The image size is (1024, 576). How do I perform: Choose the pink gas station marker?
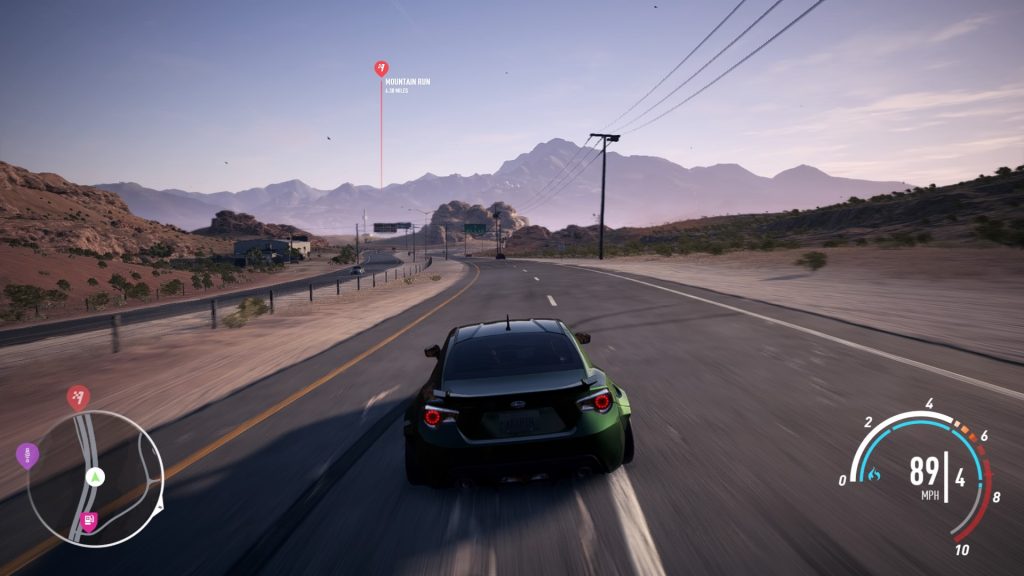point(89,520)
